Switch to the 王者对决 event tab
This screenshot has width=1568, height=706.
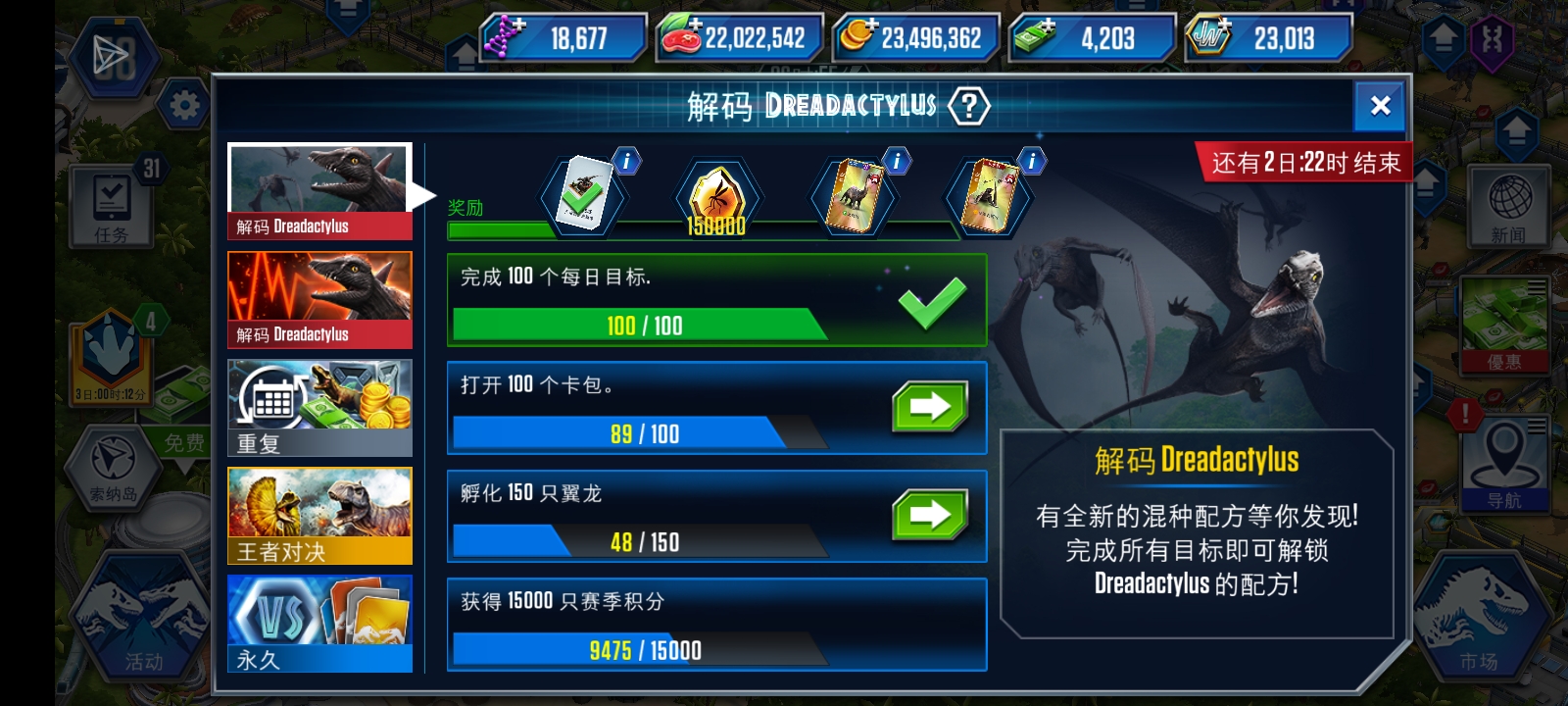tap(319, 514)
